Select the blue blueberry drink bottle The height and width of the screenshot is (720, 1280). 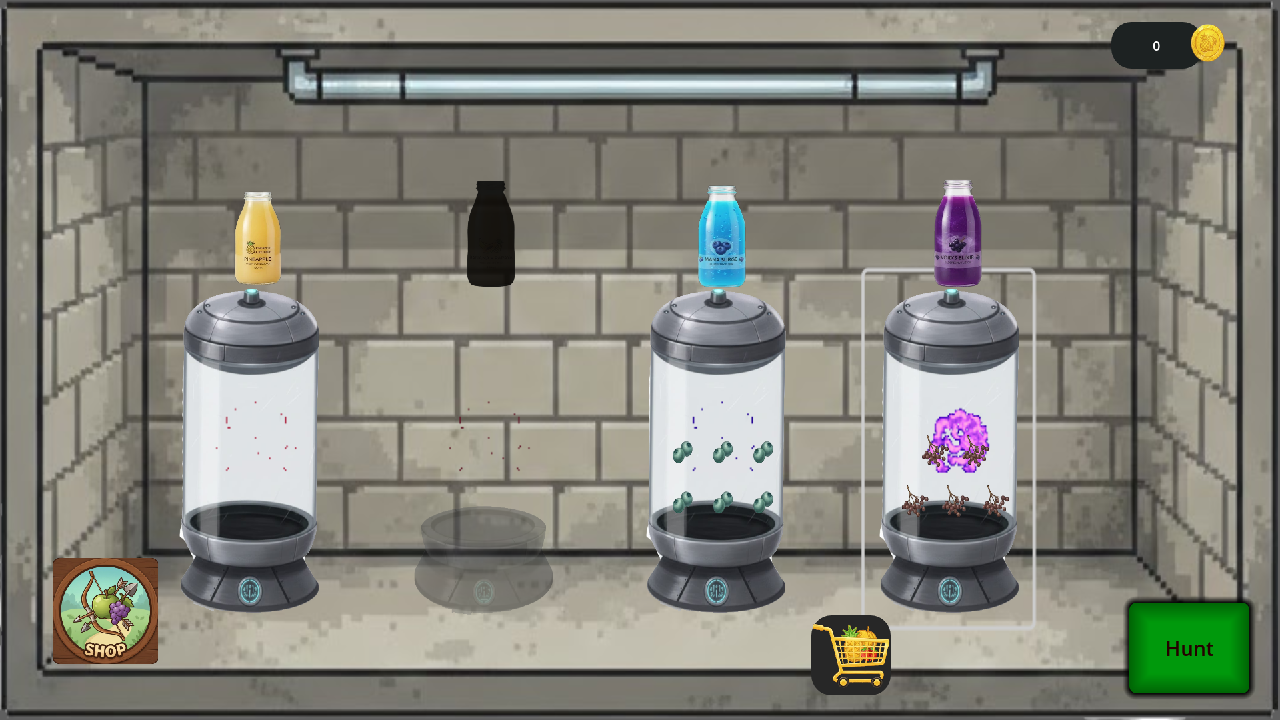pyautogui.click(x=720, y=238)
